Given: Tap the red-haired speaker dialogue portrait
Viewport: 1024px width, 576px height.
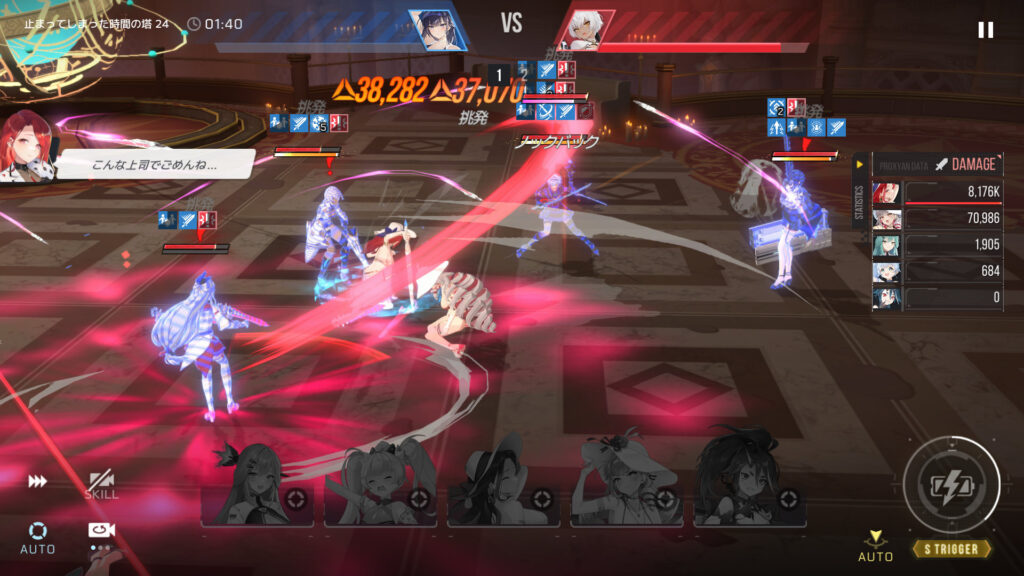Looking at the screenshot, I should [29, 146].
